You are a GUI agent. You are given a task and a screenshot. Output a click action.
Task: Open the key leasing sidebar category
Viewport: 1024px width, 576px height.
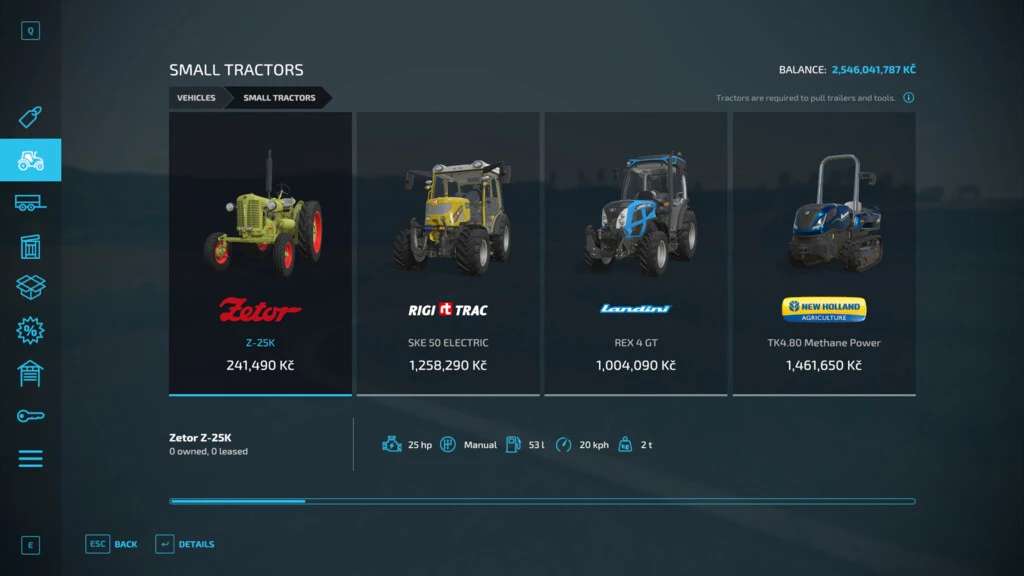pos(30,416)
